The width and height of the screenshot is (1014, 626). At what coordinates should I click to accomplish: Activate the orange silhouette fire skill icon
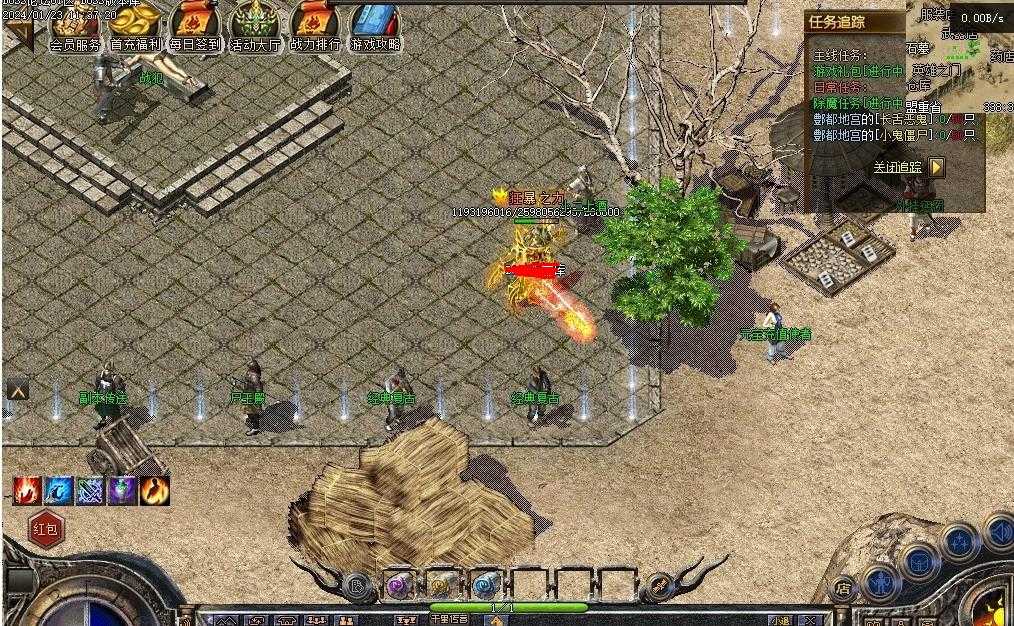coord(155,490)
